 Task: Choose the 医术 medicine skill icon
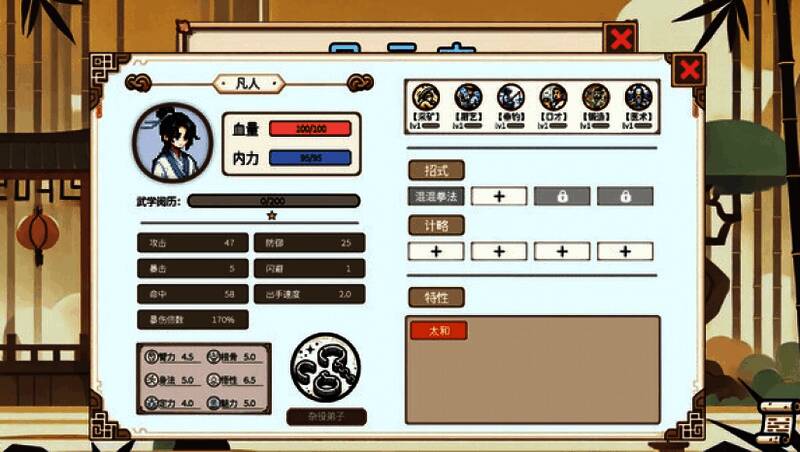click(x=638, y=97)
